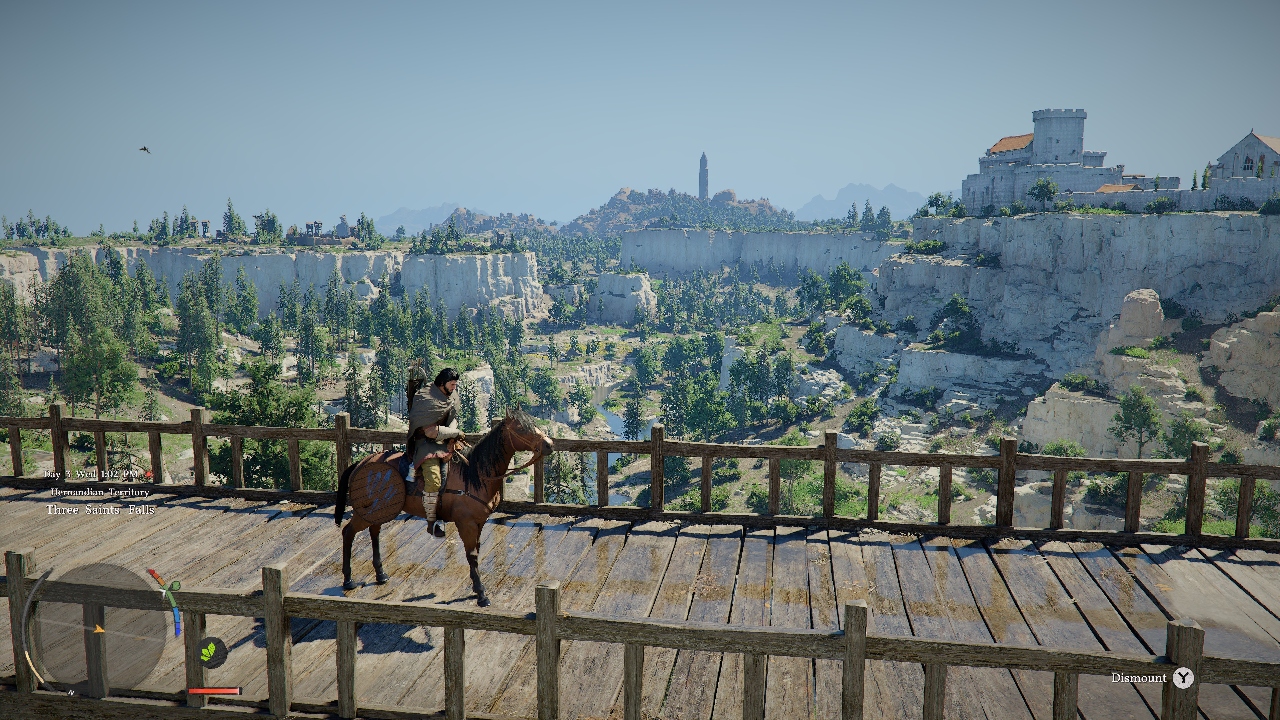Click the red tip of the compass needle
This screenshot has height=720, width=1280.
[152, 571]
